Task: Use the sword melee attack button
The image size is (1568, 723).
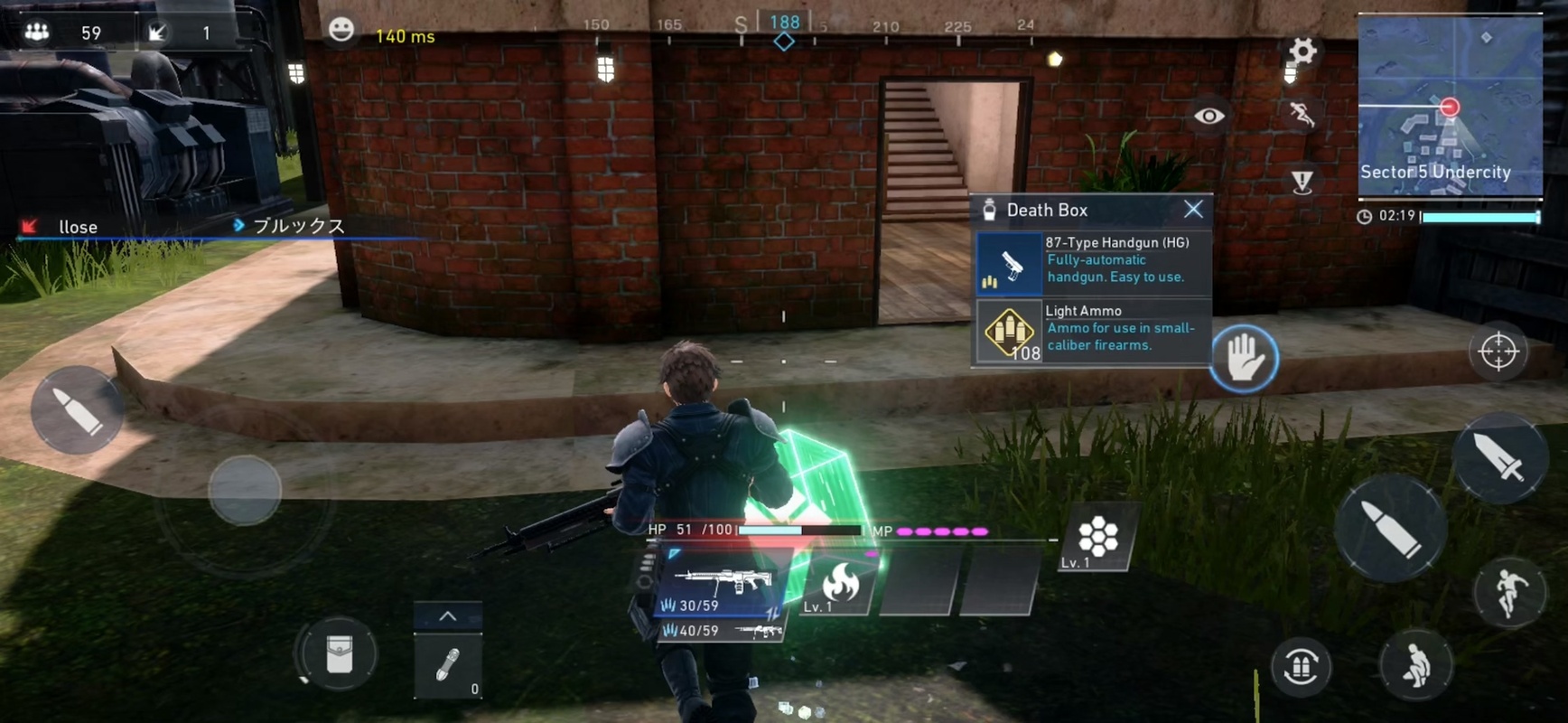Action: click(1499, 457)
